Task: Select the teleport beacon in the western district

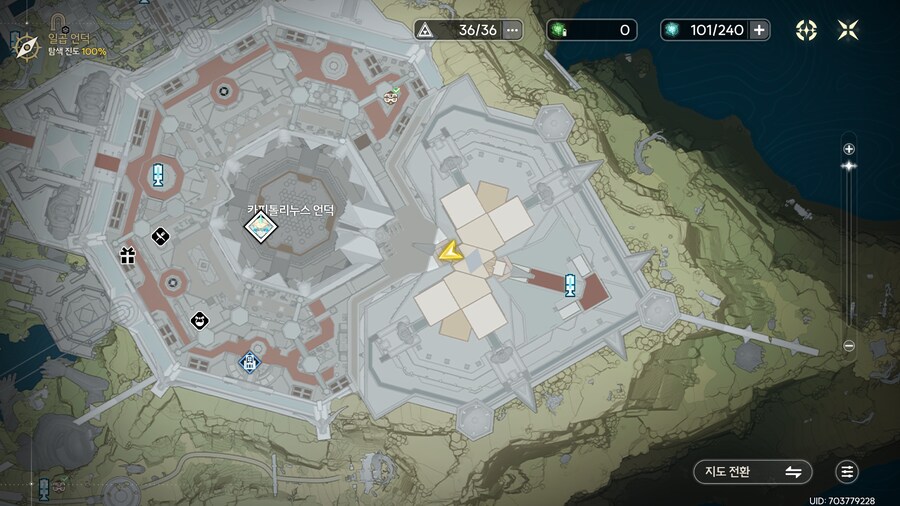Action: tap(157, 176)
